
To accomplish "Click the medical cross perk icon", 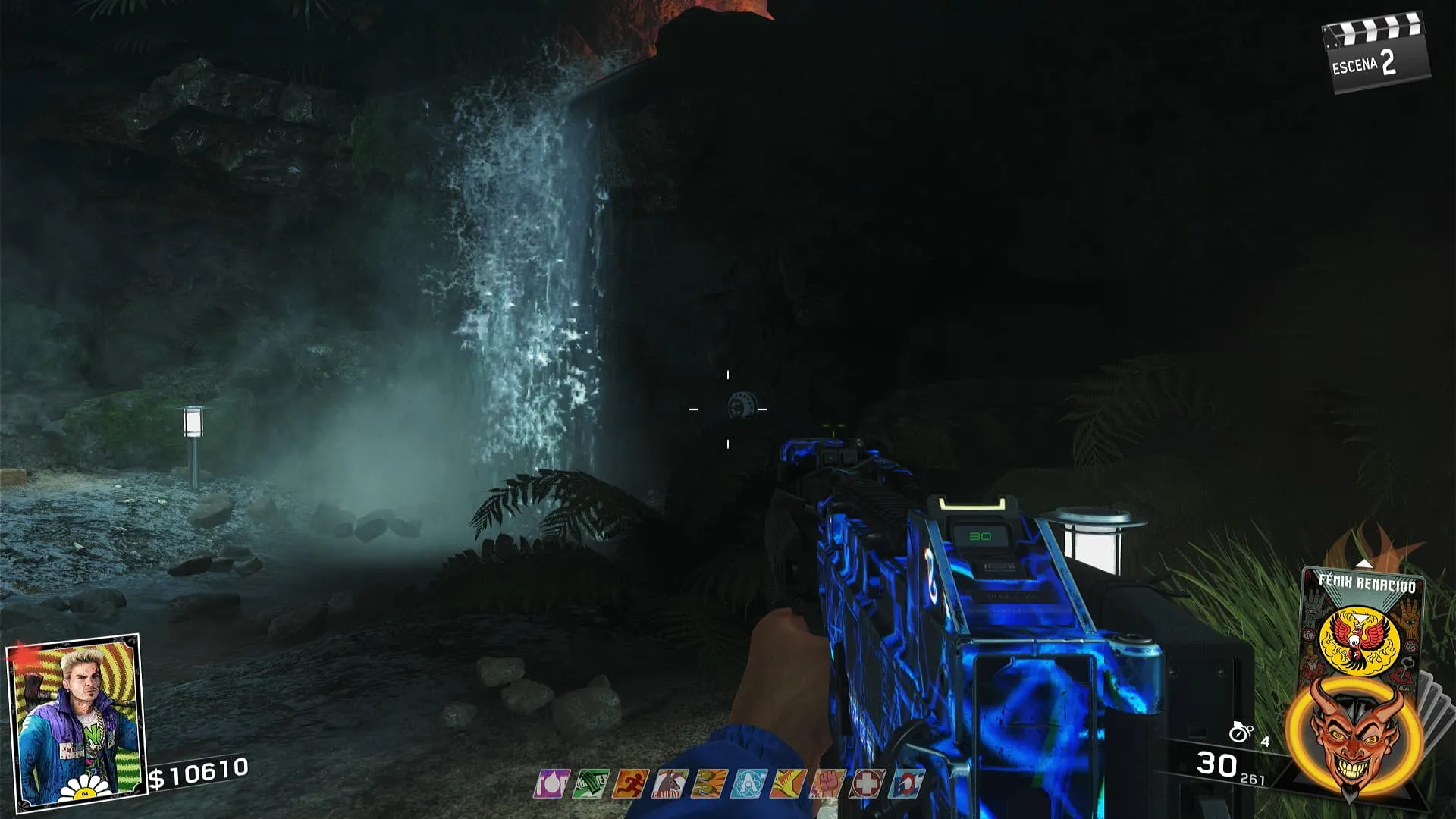I will pyautogui.click(x=867, y=783).
